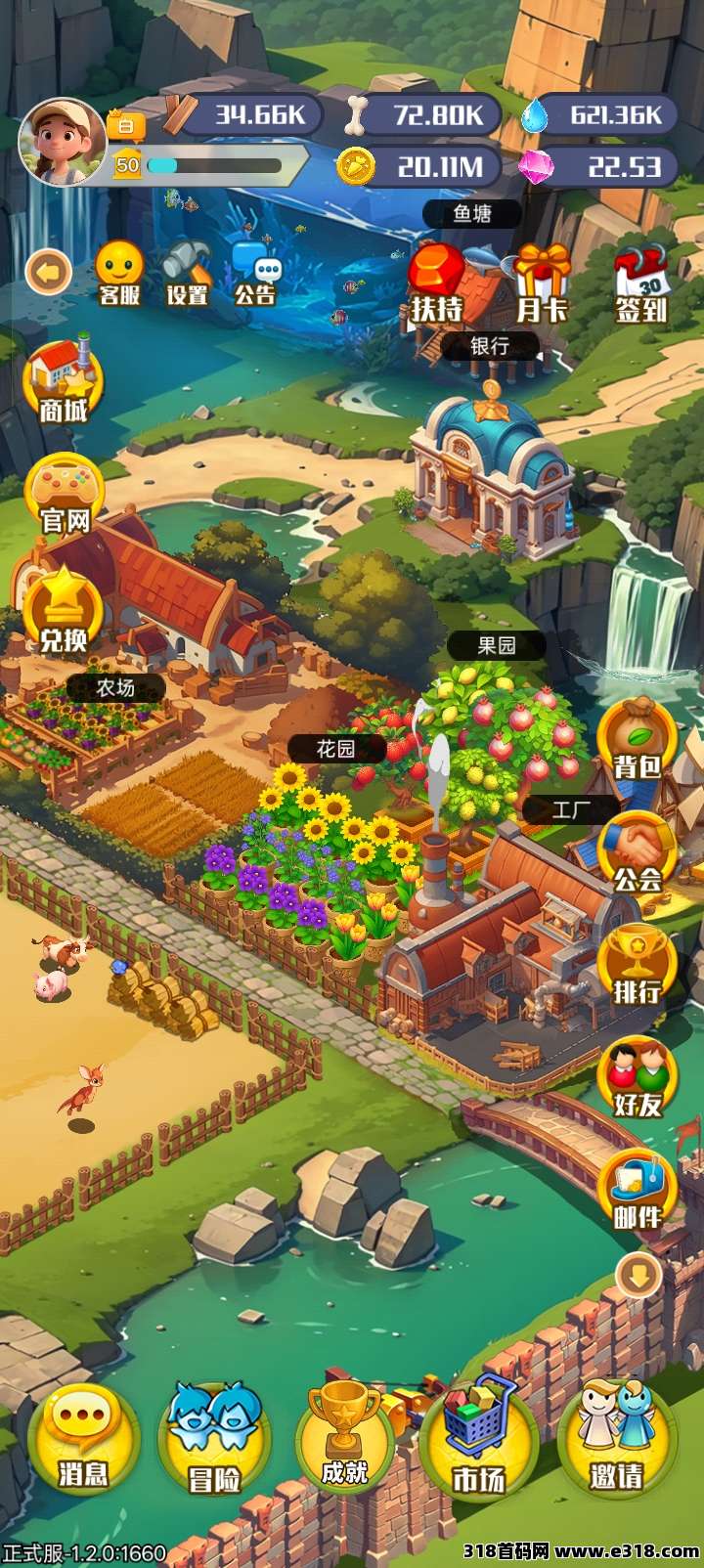Tap the orange back arrow button

pyautogui.click(x=49, y=272)
